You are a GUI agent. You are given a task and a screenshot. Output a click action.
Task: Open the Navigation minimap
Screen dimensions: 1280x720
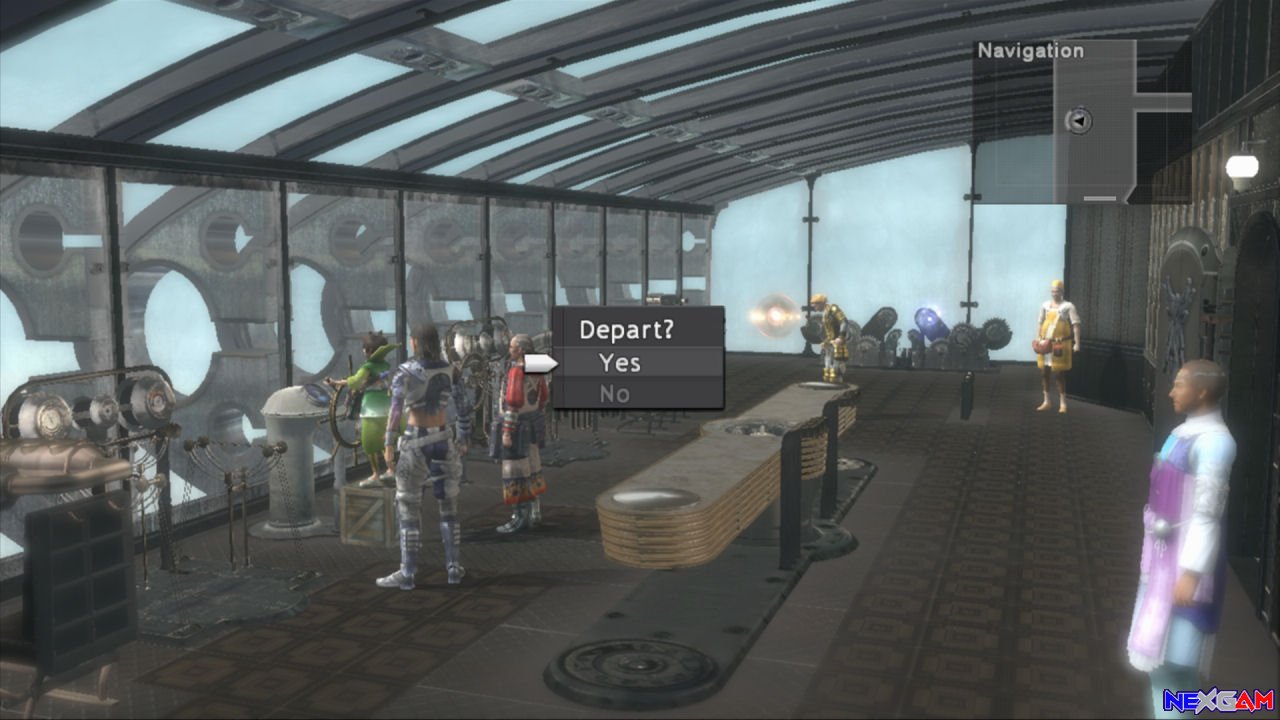click(1081, 122)
